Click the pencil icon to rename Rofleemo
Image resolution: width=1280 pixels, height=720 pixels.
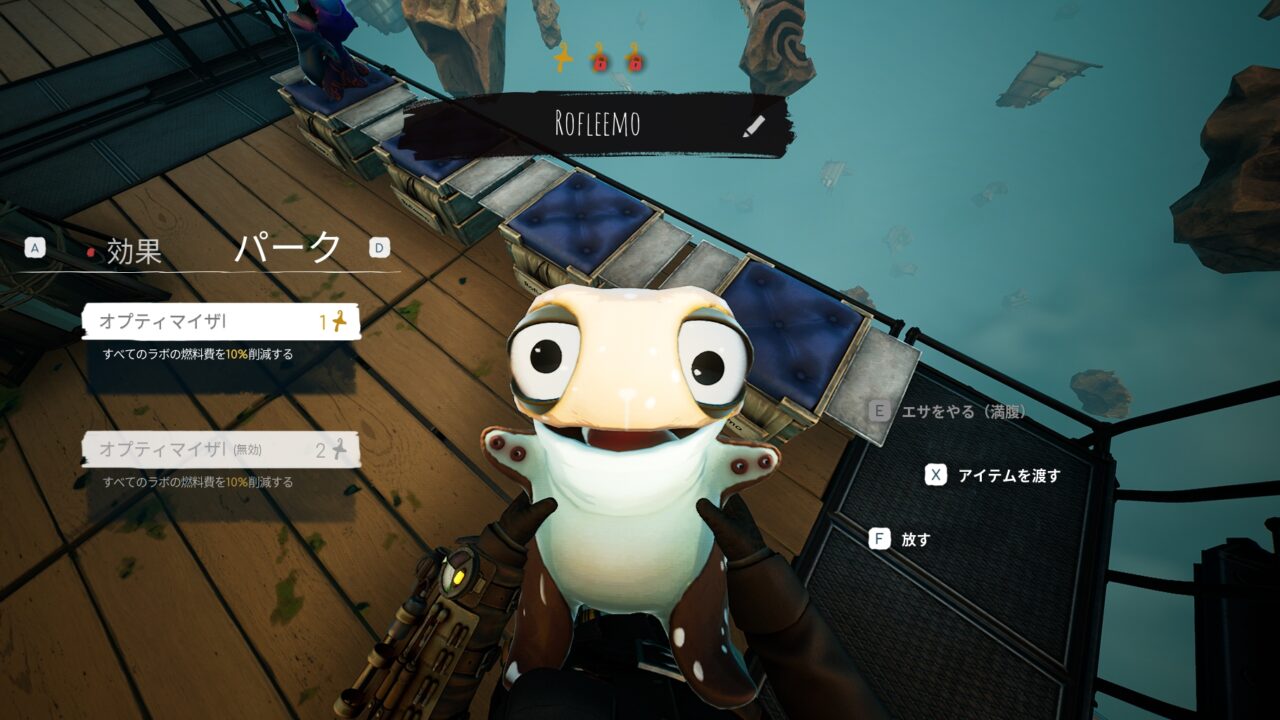754,125
